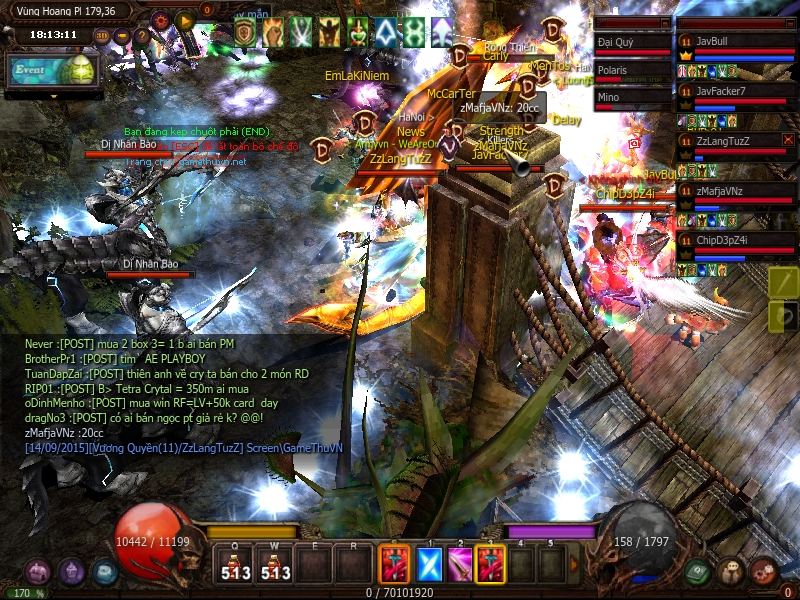Screen dimensions: 800x600
Task: Activate the blue crossed-swords skill in slot 1
Action: coord(430,565)
